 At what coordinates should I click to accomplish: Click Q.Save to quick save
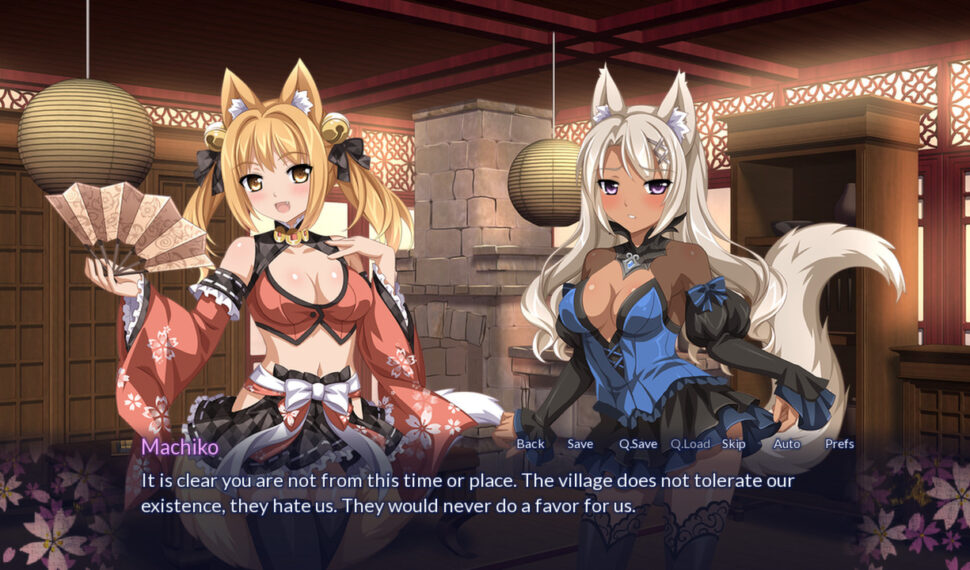(x=638, y=444)
